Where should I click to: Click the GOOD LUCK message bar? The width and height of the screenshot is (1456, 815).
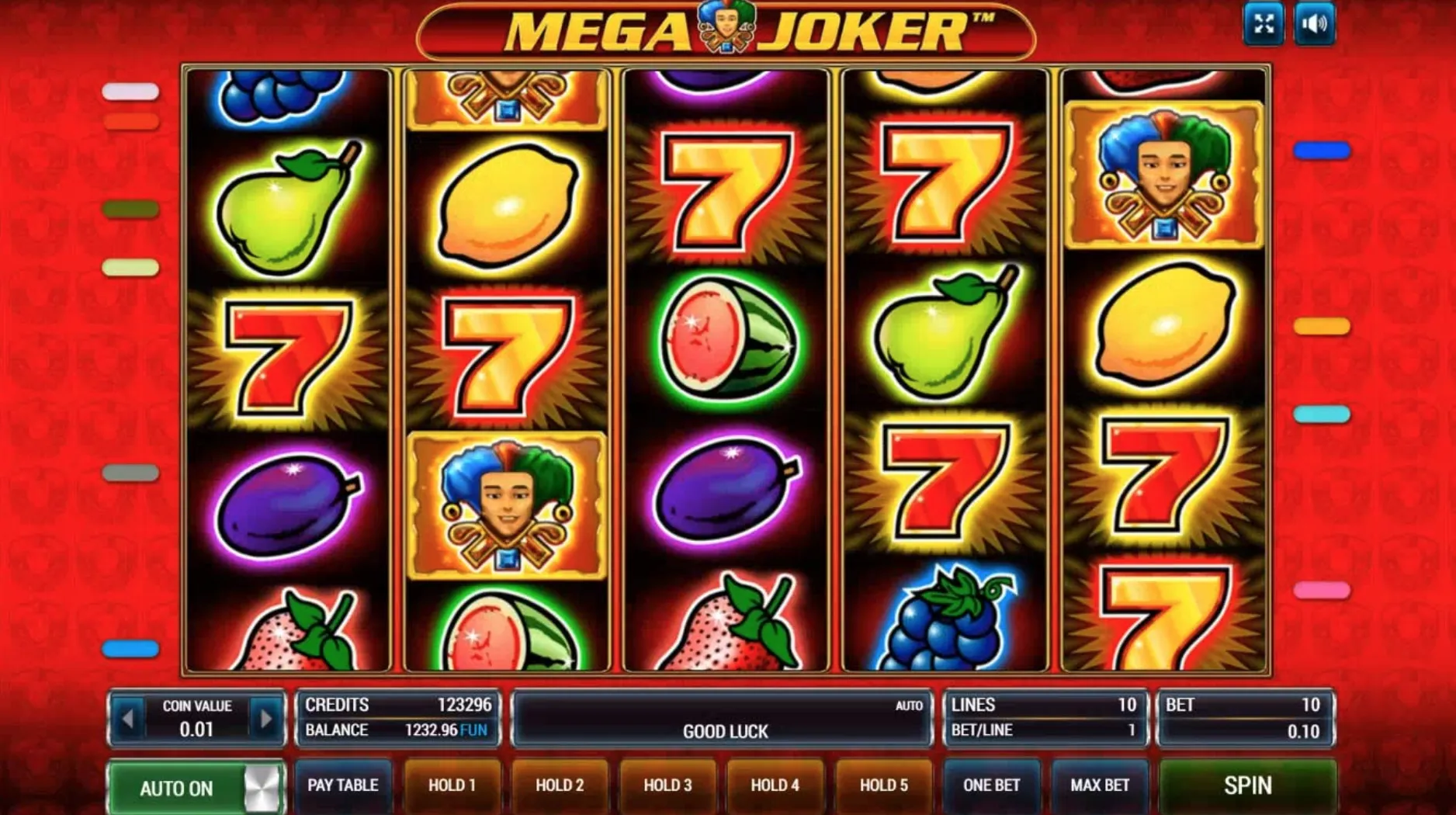coord(723,730)
